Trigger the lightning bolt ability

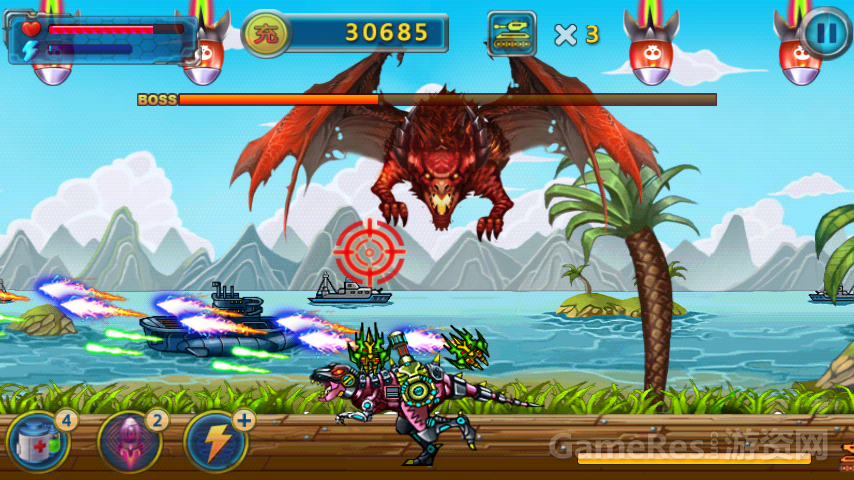215,442
